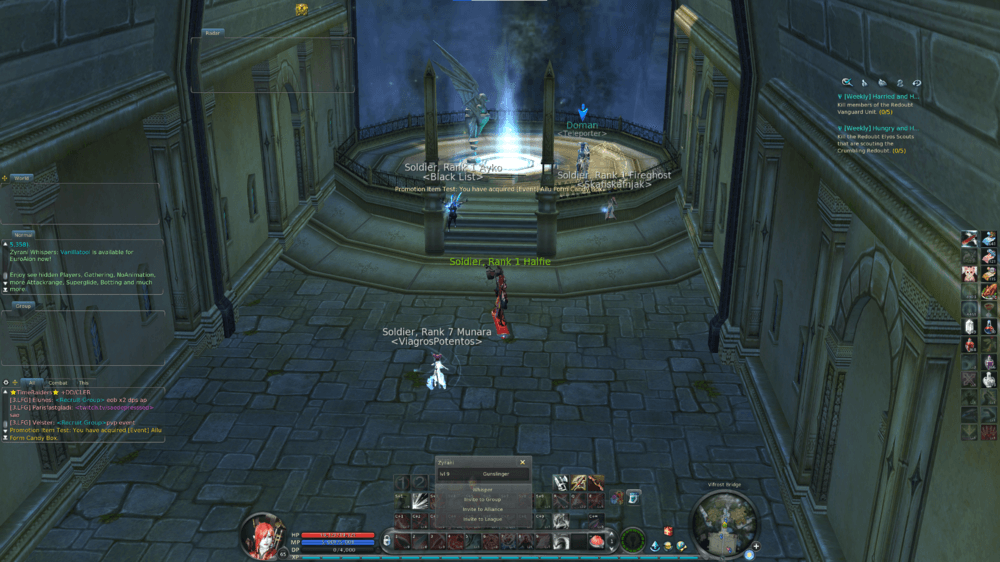Select Invite to League option

(x=483, y=520)
